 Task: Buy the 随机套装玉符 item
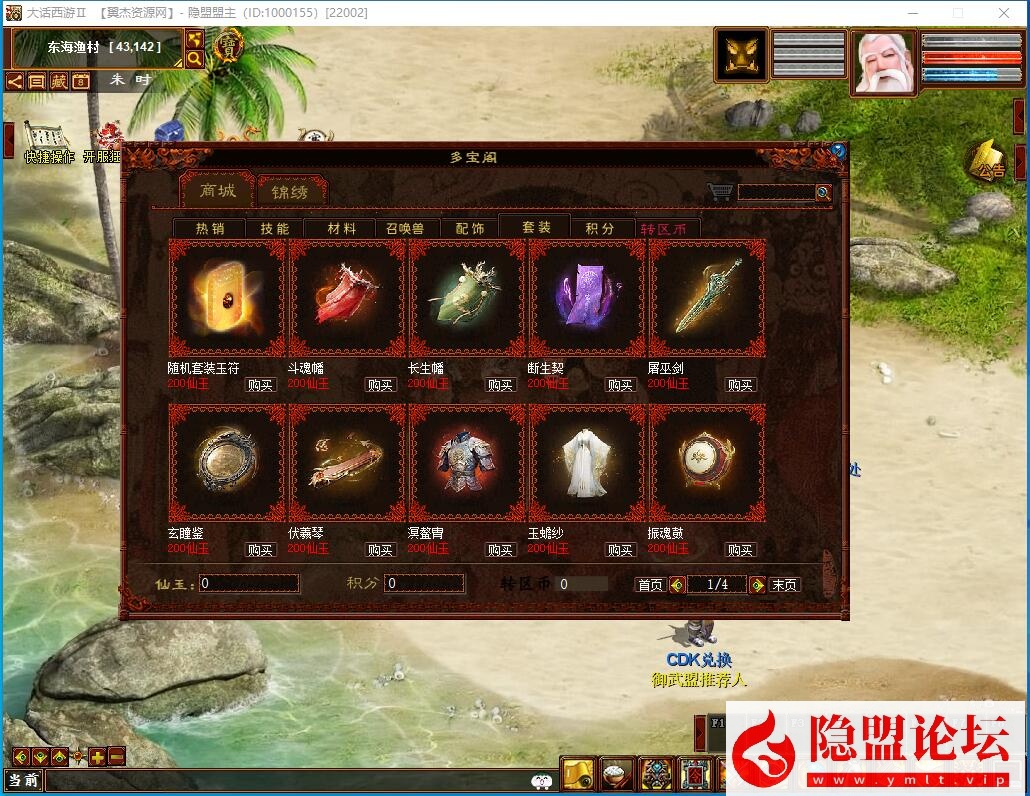point(260,385)
